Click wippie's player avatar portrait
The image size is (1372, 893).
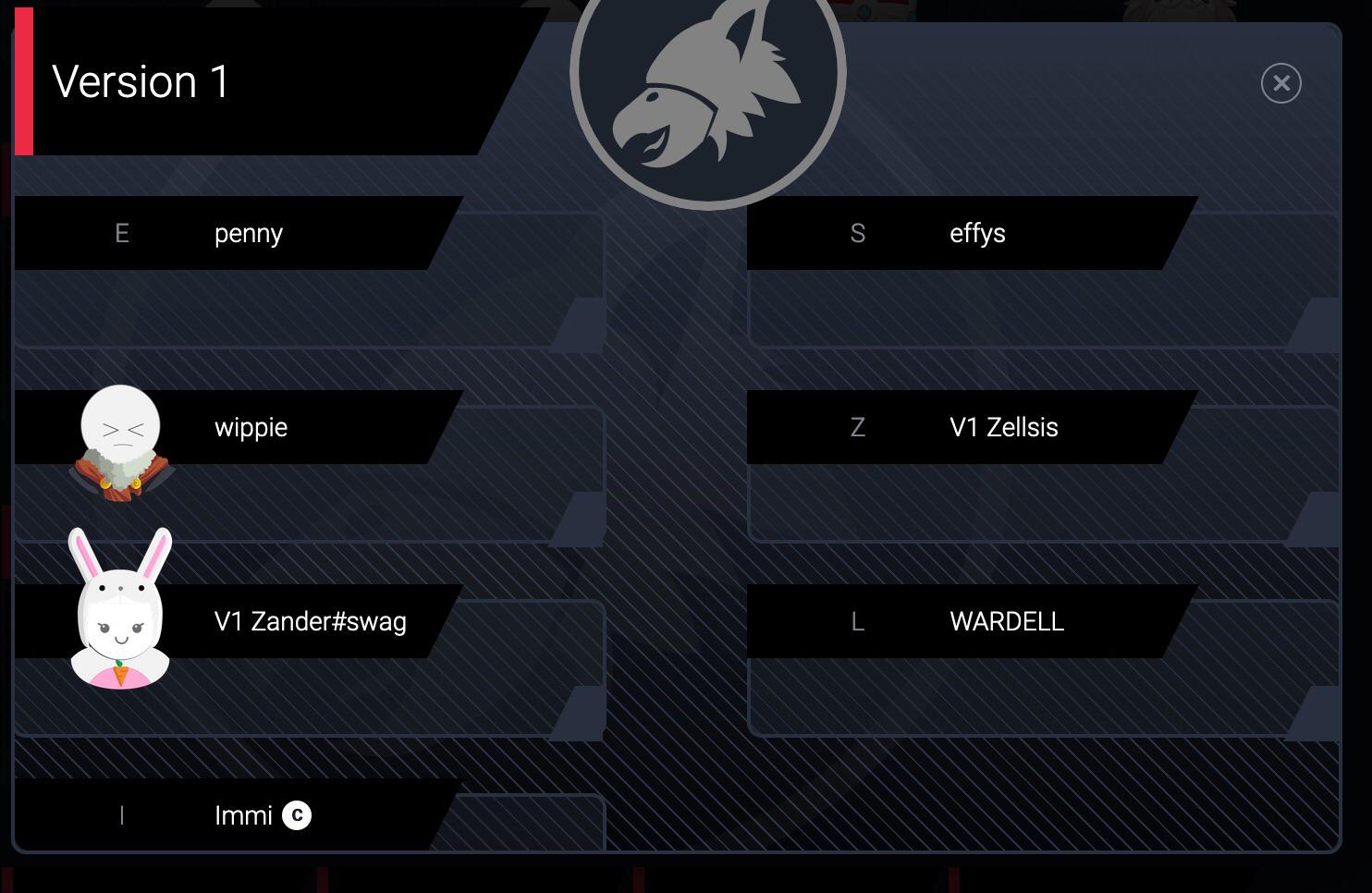click(120, 434)
